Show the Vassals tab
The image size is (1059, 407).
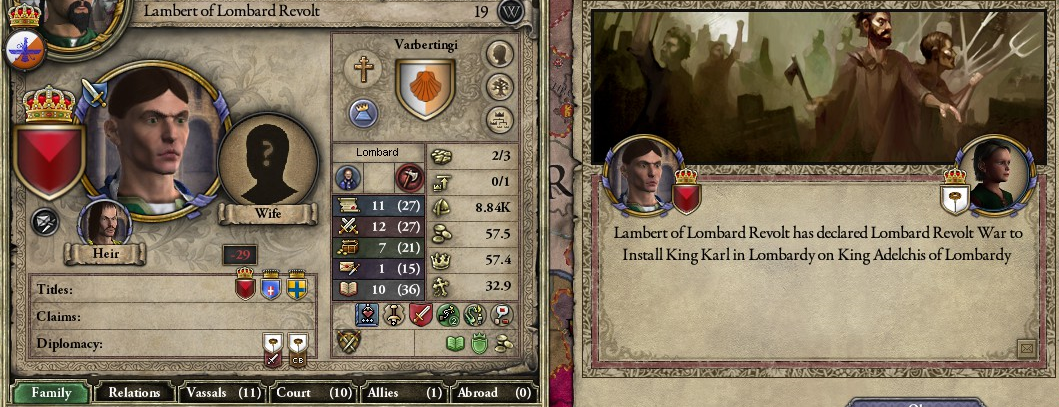(x=222, y=393)
